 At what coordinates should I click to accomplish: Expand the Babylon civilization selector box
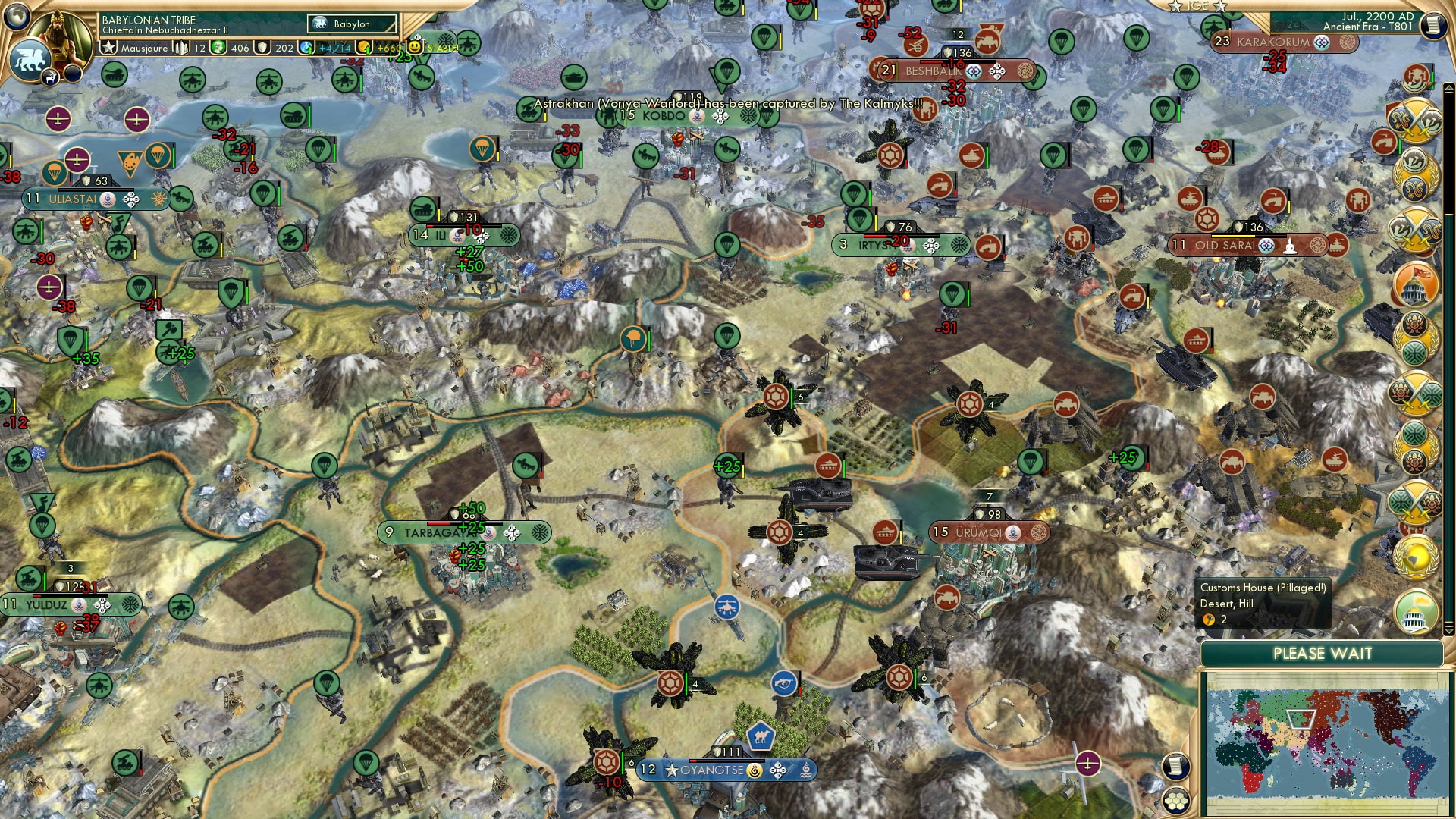(x=351, y=24)
